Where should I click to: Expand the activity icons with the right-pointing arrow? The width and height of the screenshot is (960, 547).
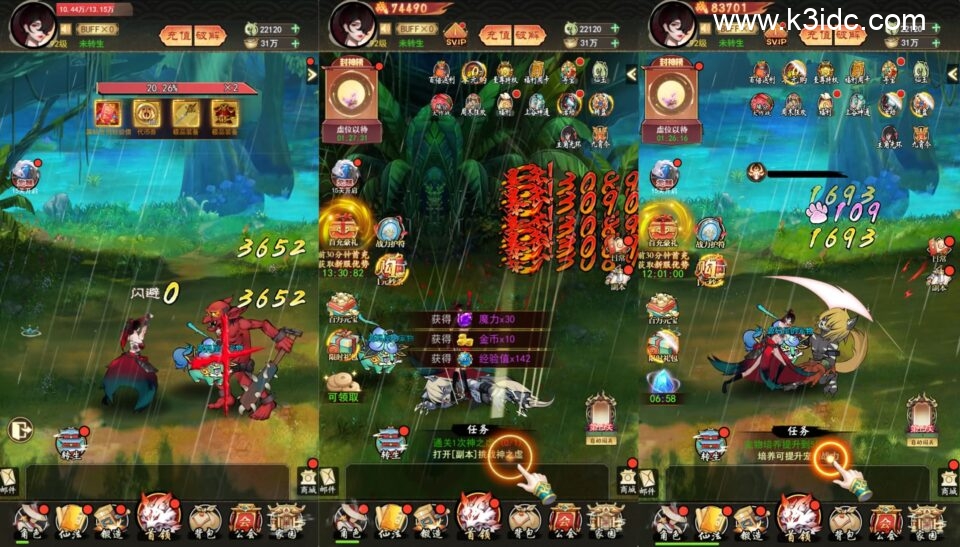point(311,73)
